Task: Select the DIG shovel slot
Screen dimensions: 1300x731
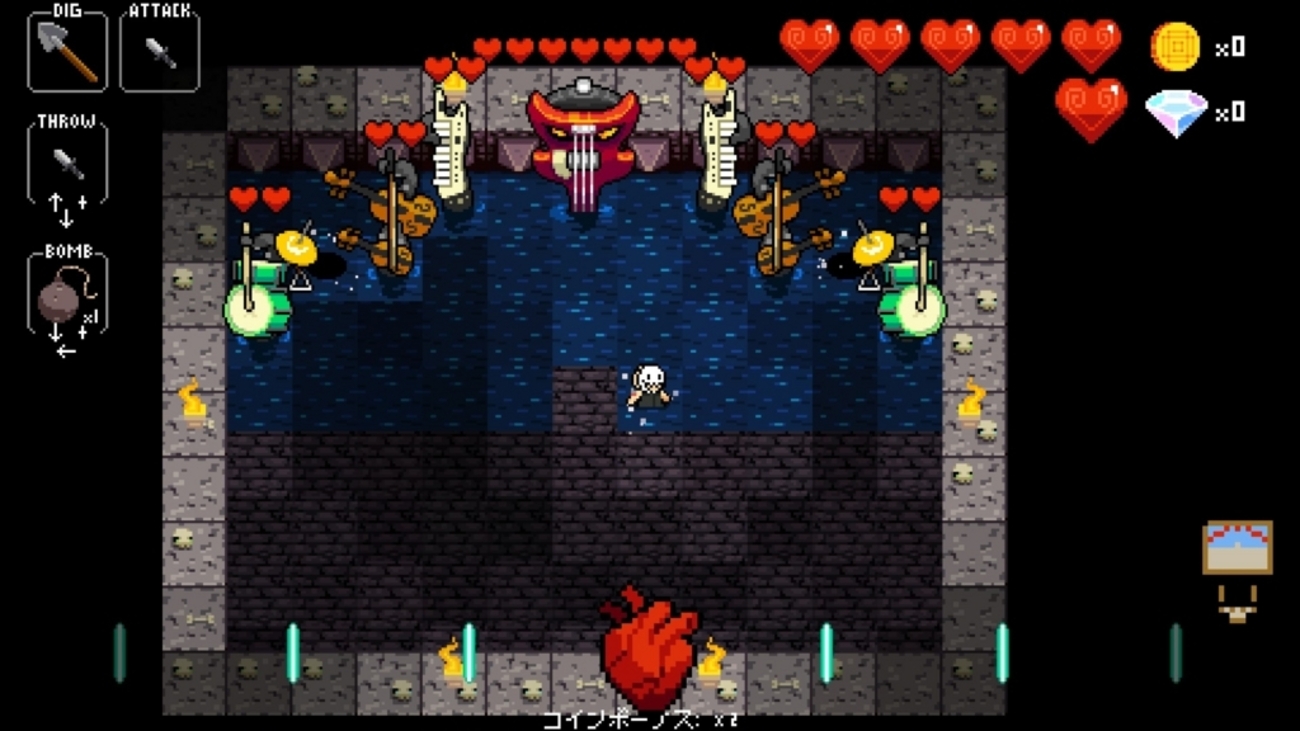Action: pyautogui.click(x=67, y=50)
